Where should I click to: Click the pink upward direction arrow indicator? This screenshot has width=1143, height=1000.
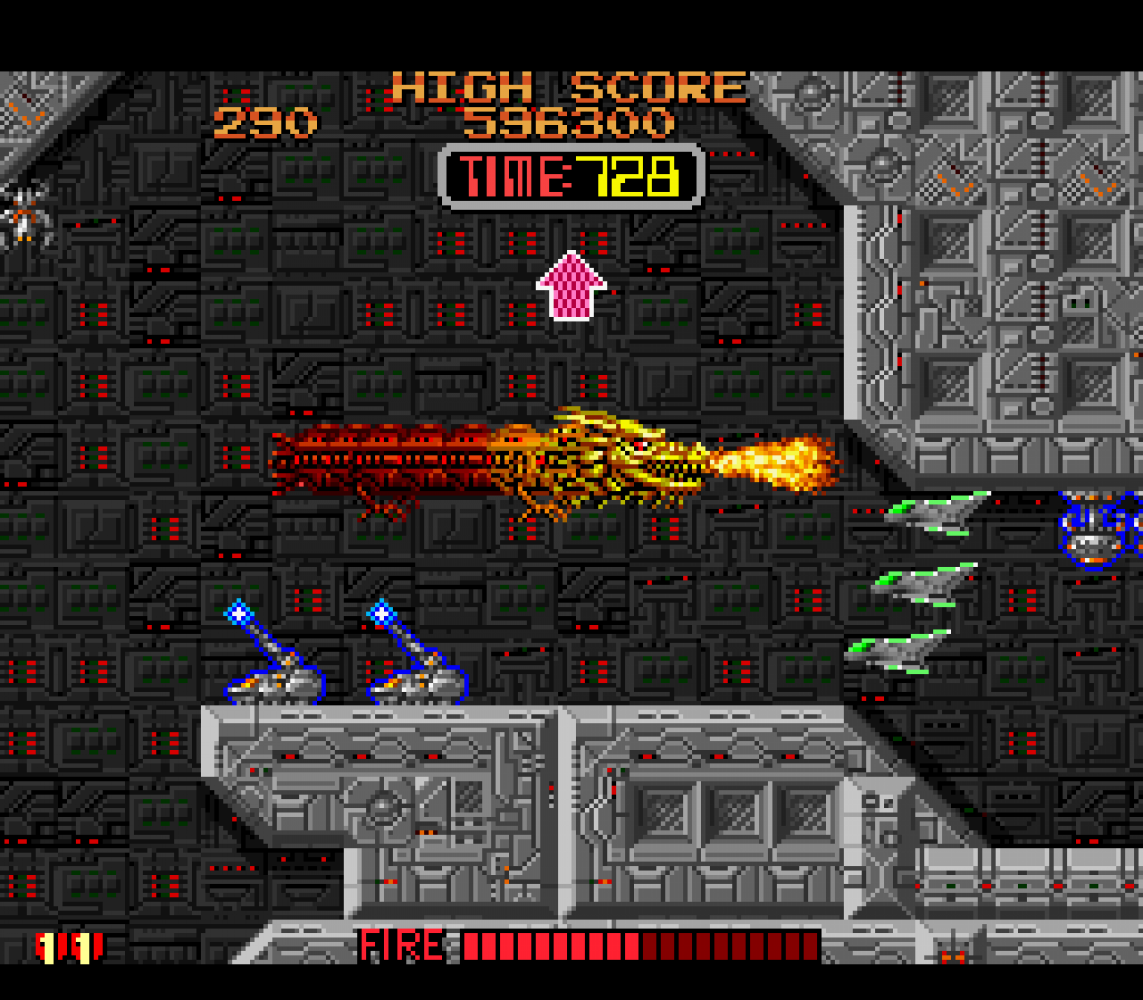[571, 286]
